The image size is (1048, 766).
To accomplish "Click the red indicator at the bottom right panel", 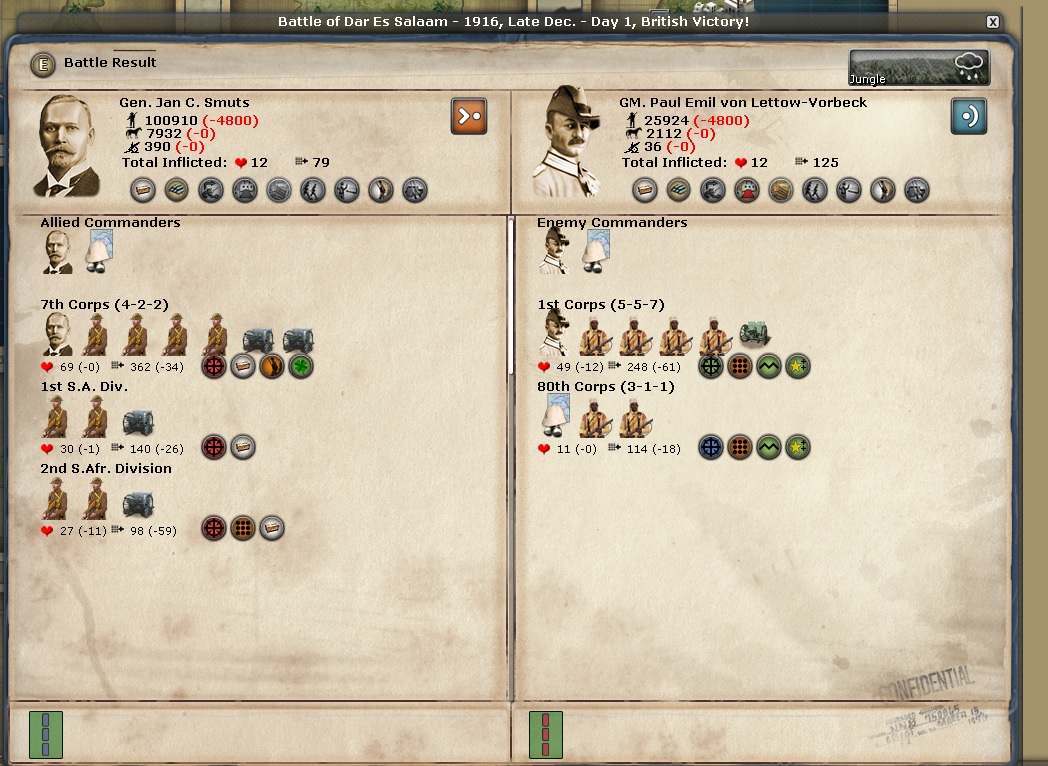I will pyautogui.click(x=546, y=735).
